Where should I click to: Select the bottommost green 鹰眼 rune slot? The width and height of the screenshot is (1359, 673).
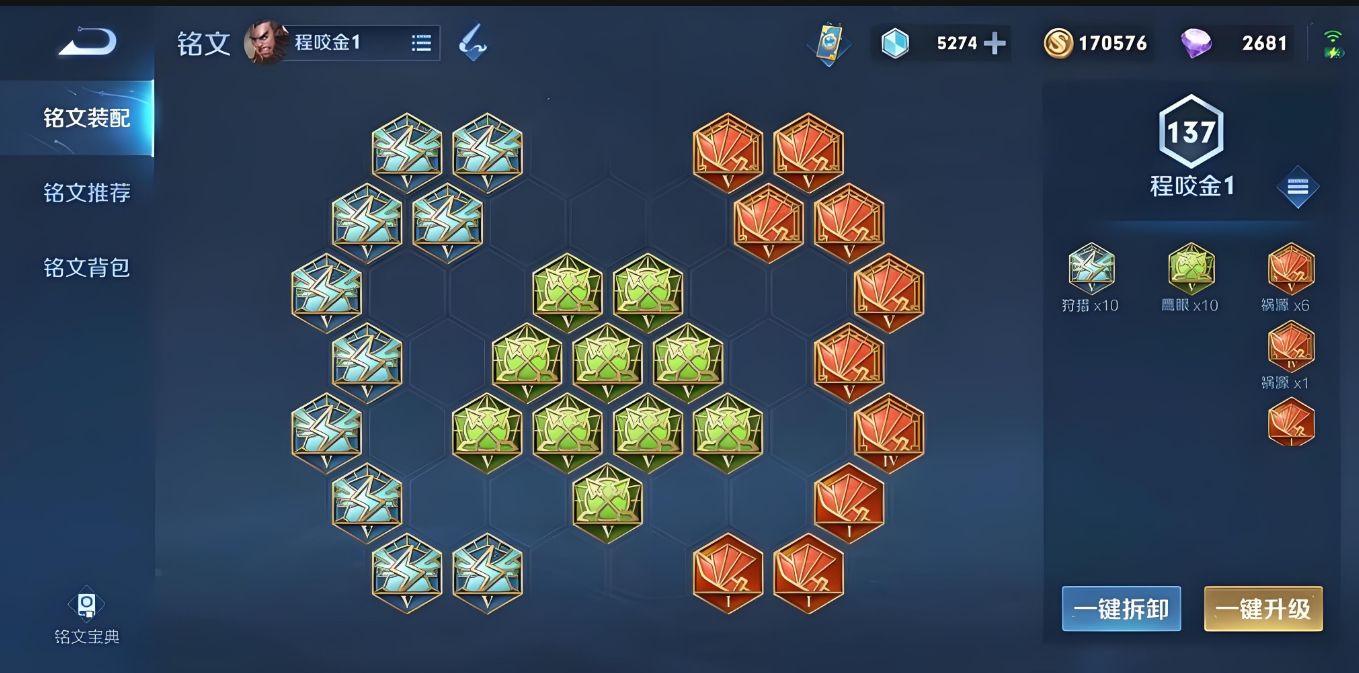[608, 502]
